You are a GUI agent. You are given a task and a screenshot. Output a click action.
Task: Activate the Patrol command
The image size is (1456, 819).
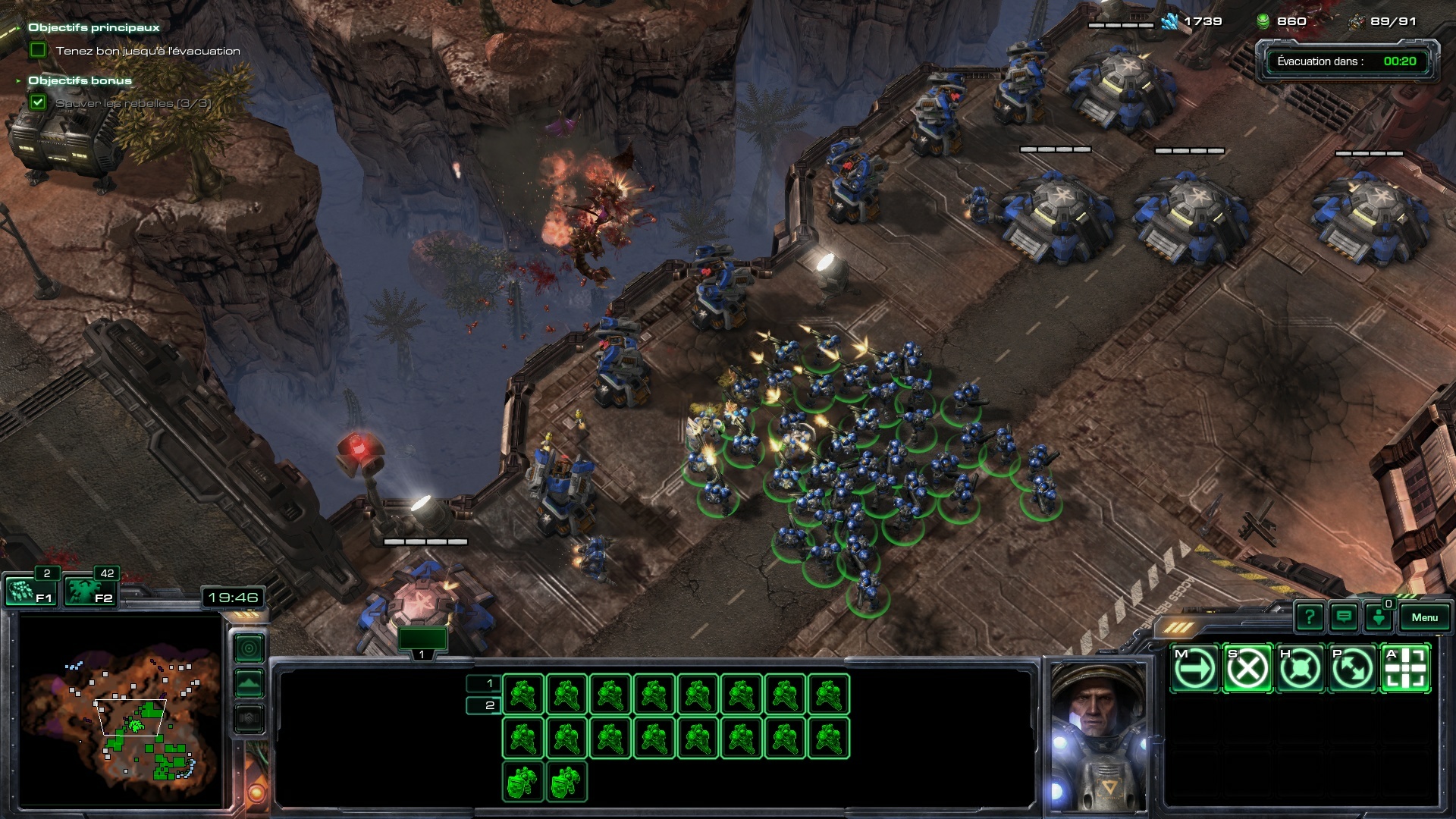coord(1353,669)
